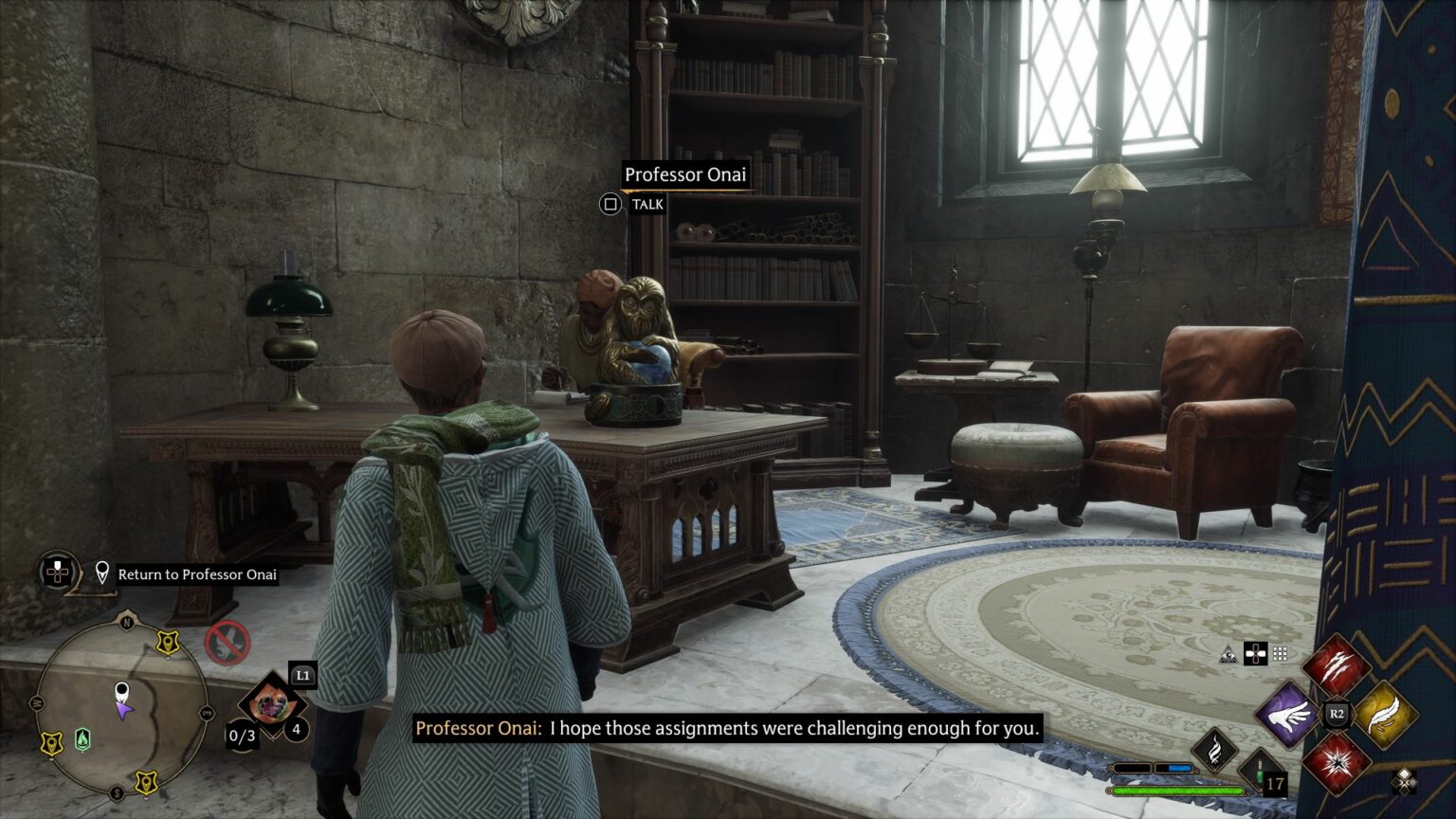Activate the purple hand spell
Screen dimensions: 1456x819
1287,714
